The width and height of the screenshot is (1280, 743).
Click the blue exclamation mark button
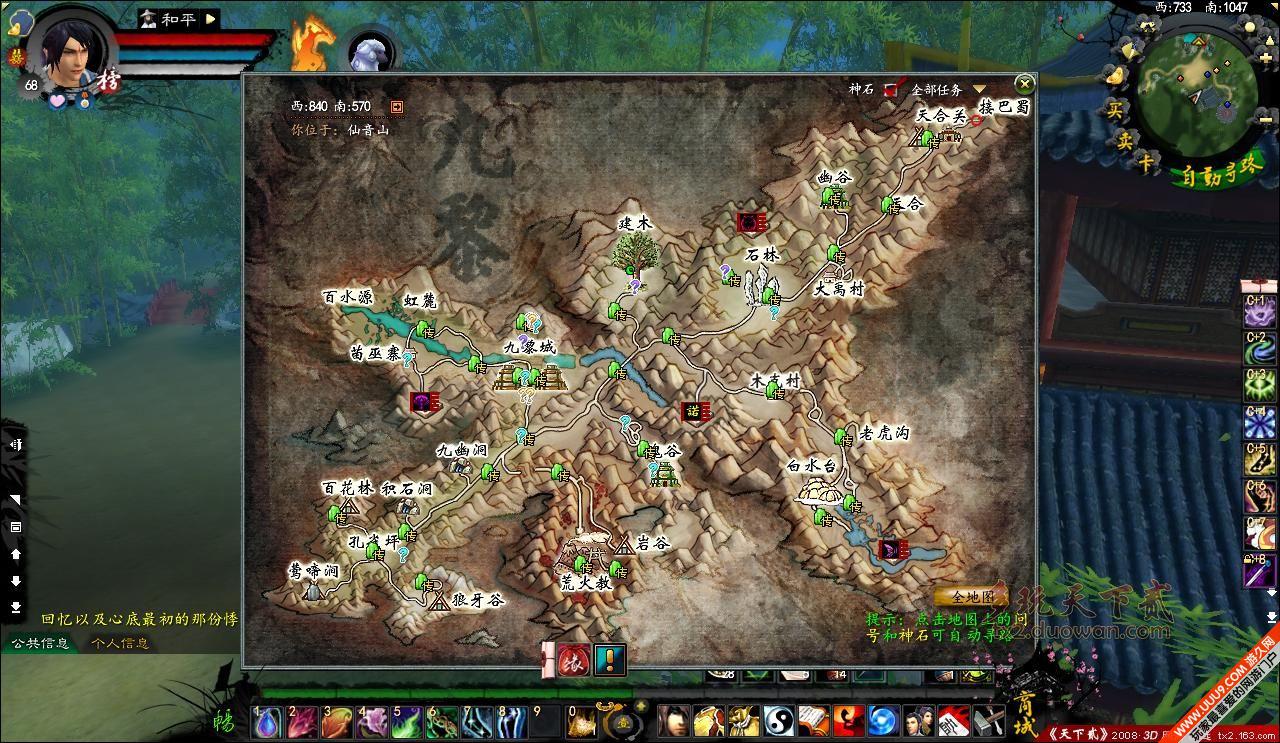pyautogui.click(x=610, y=660)
